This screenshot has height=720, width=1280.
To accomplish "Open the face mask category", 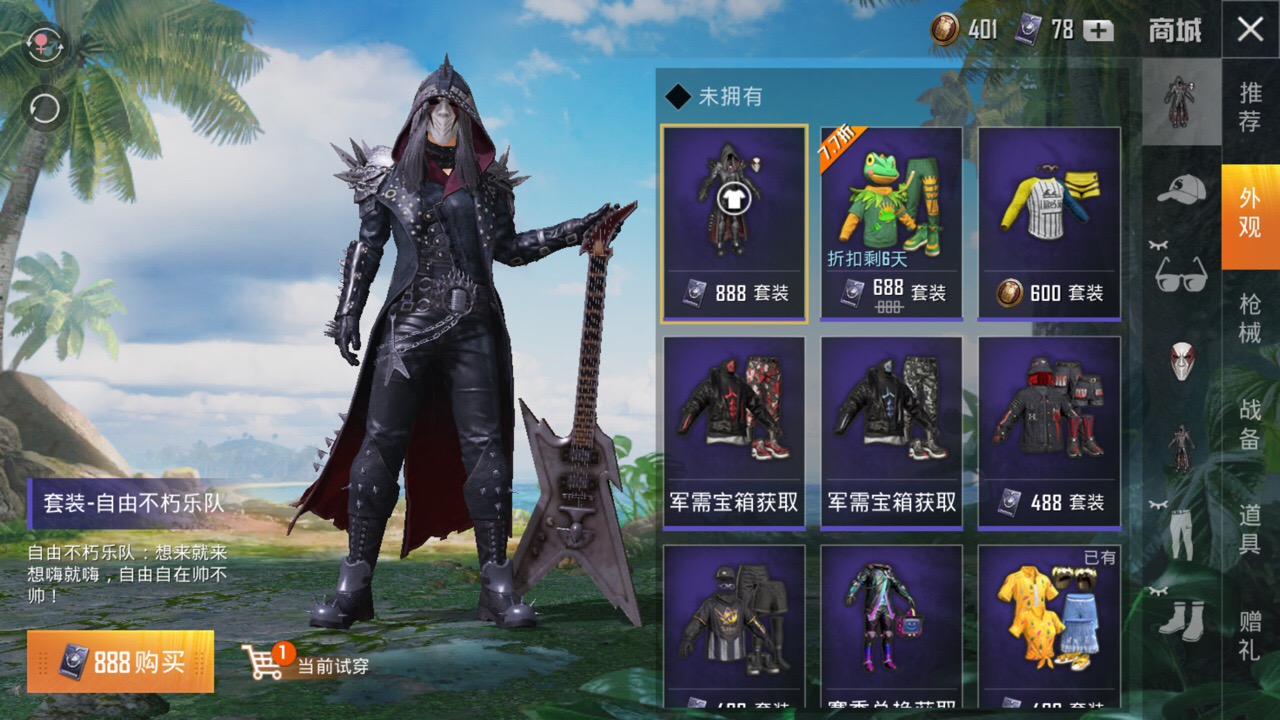I will [x=1181, y=360].
